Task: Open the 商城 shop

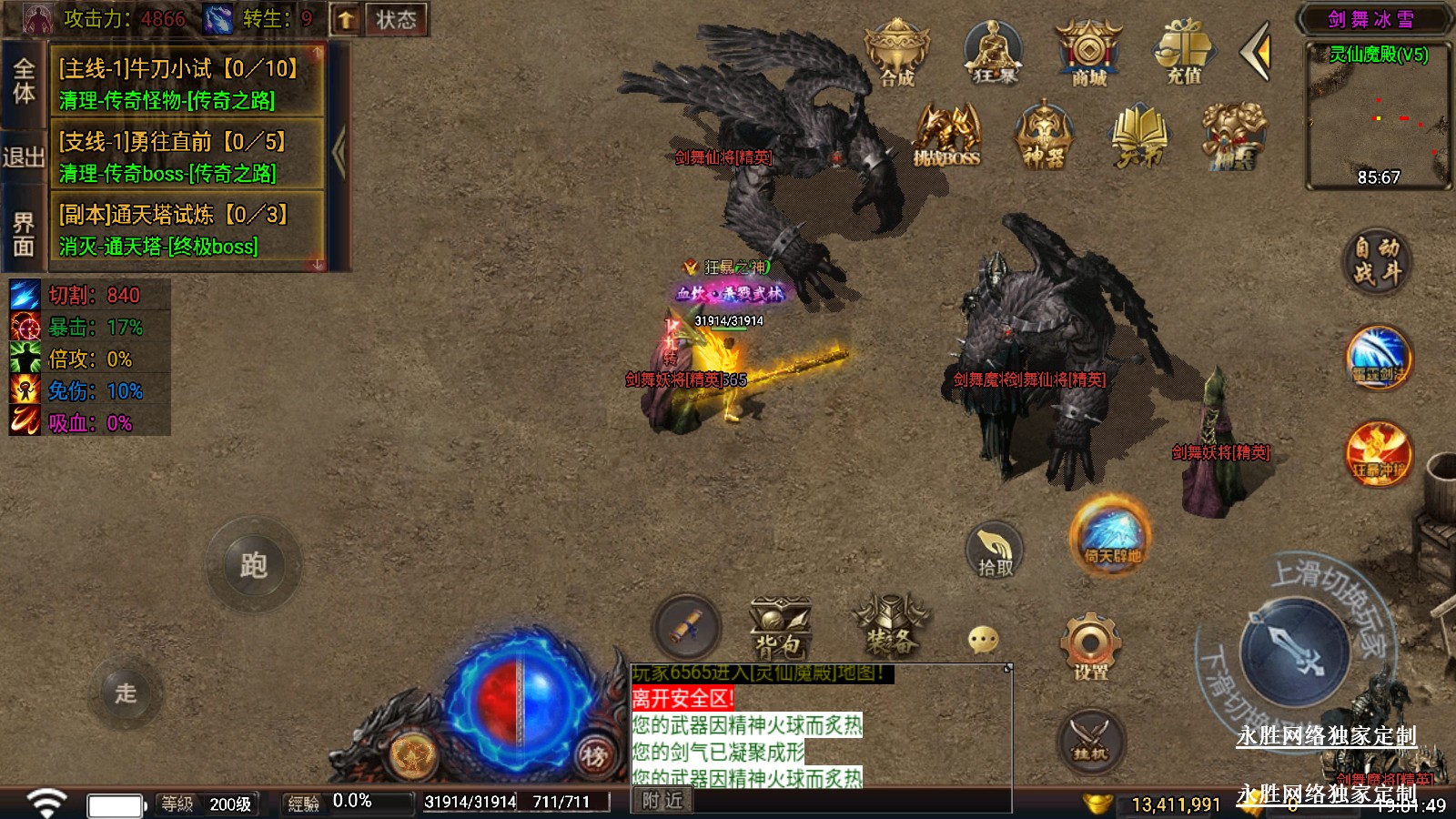Action: coord(1088,53)
